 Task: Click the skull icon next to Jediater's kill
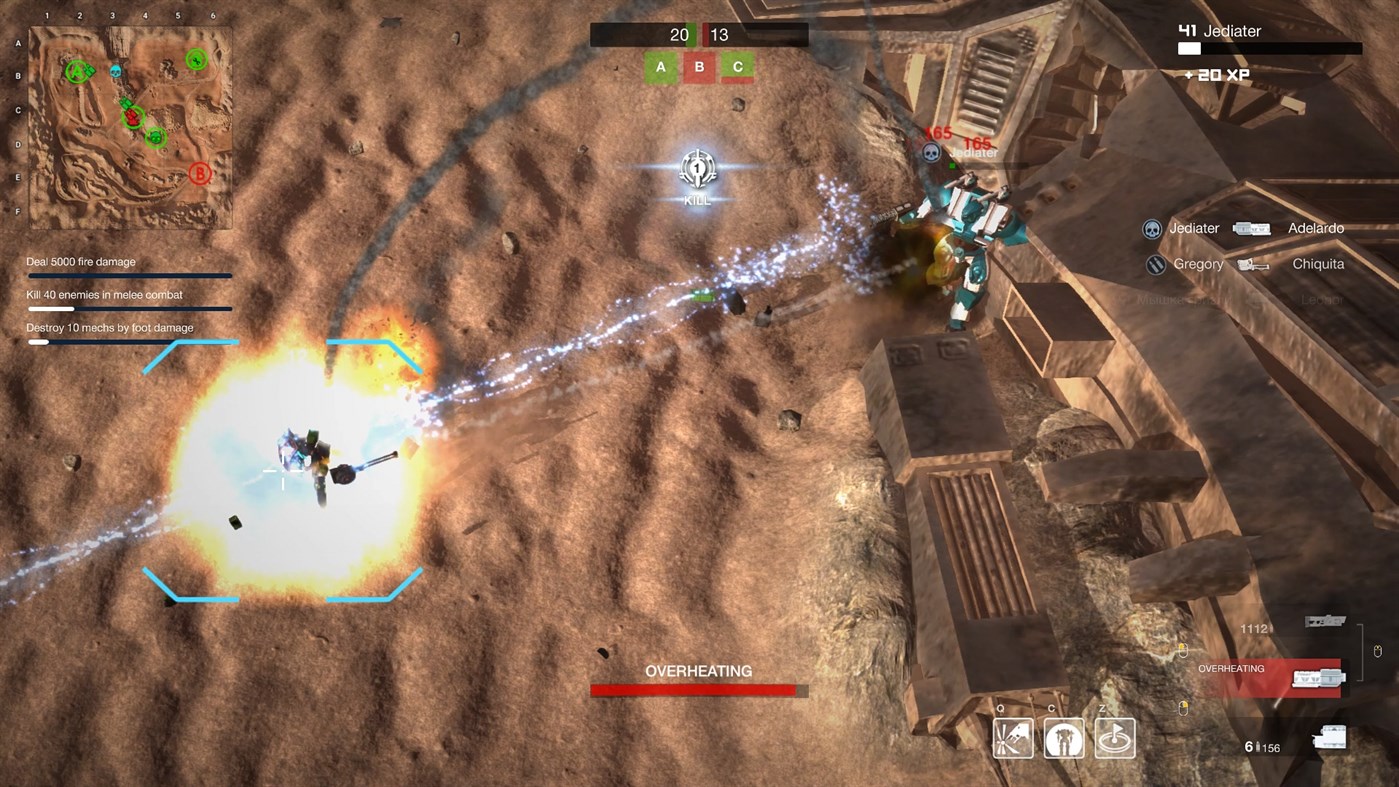pos(1152,228)
